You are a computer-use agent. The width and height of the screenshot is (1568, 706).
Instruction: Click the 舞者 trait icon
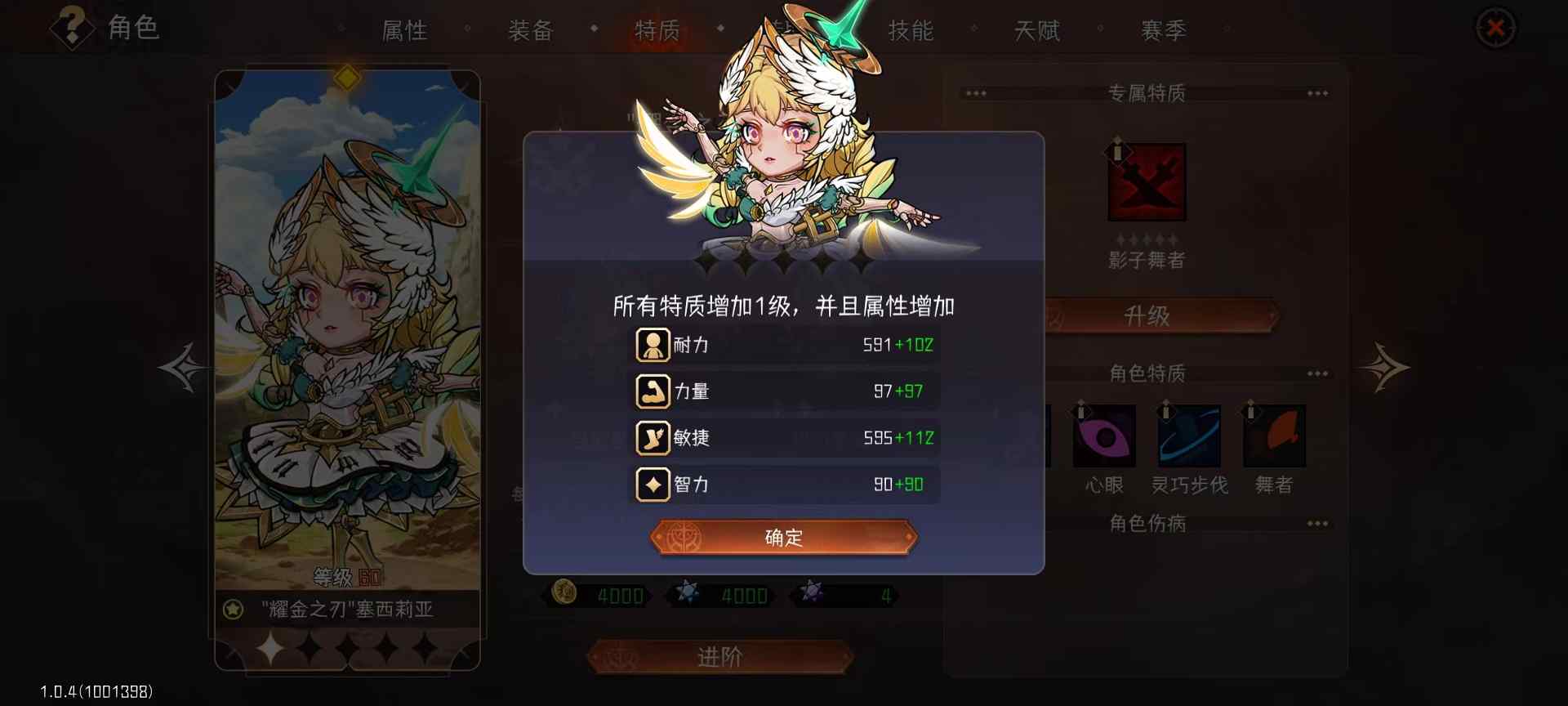pyautogui.click(x=1274, y=436)
